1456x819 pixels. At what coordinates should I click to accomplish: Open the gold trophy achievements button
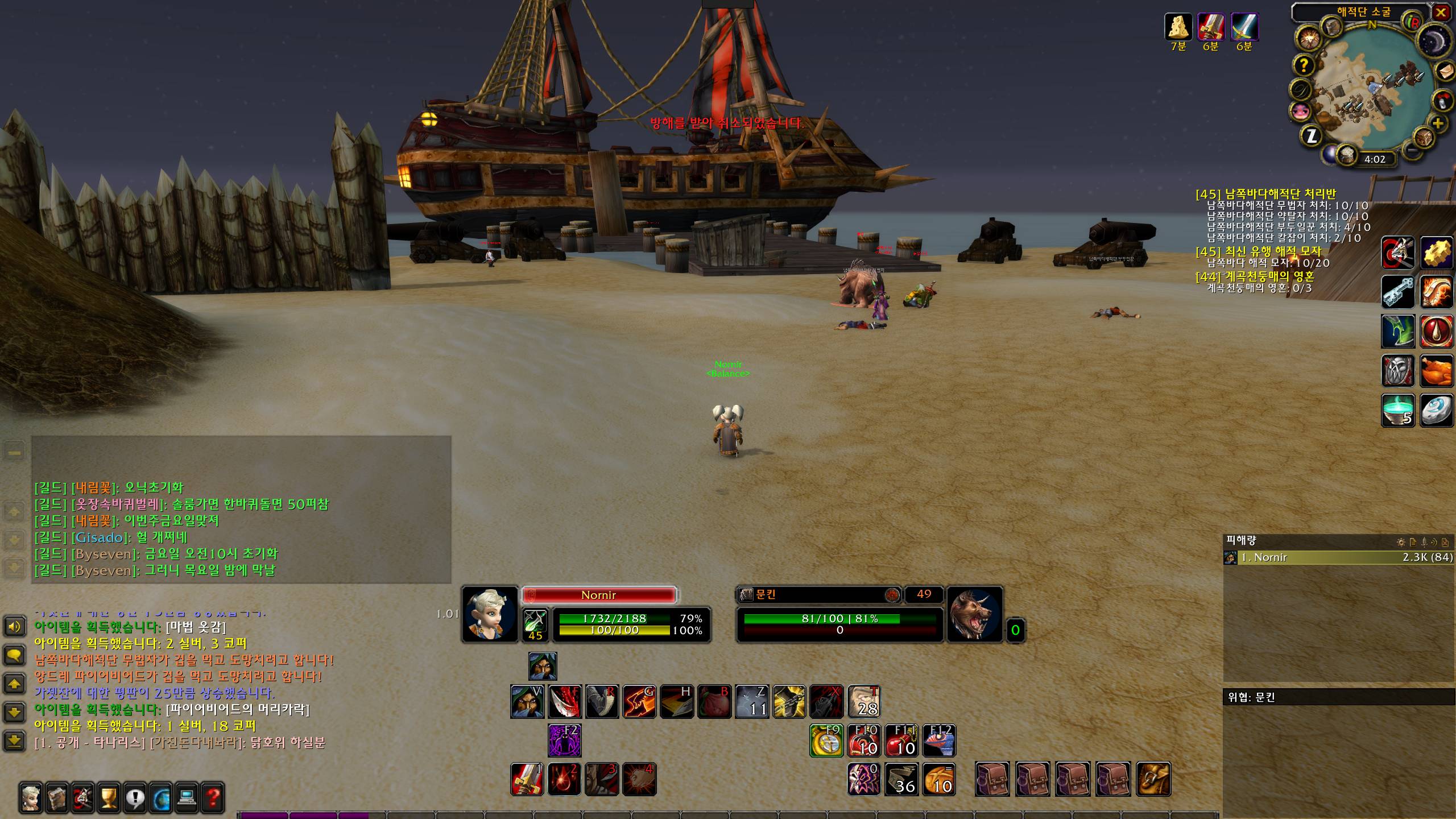pos(109,797)
